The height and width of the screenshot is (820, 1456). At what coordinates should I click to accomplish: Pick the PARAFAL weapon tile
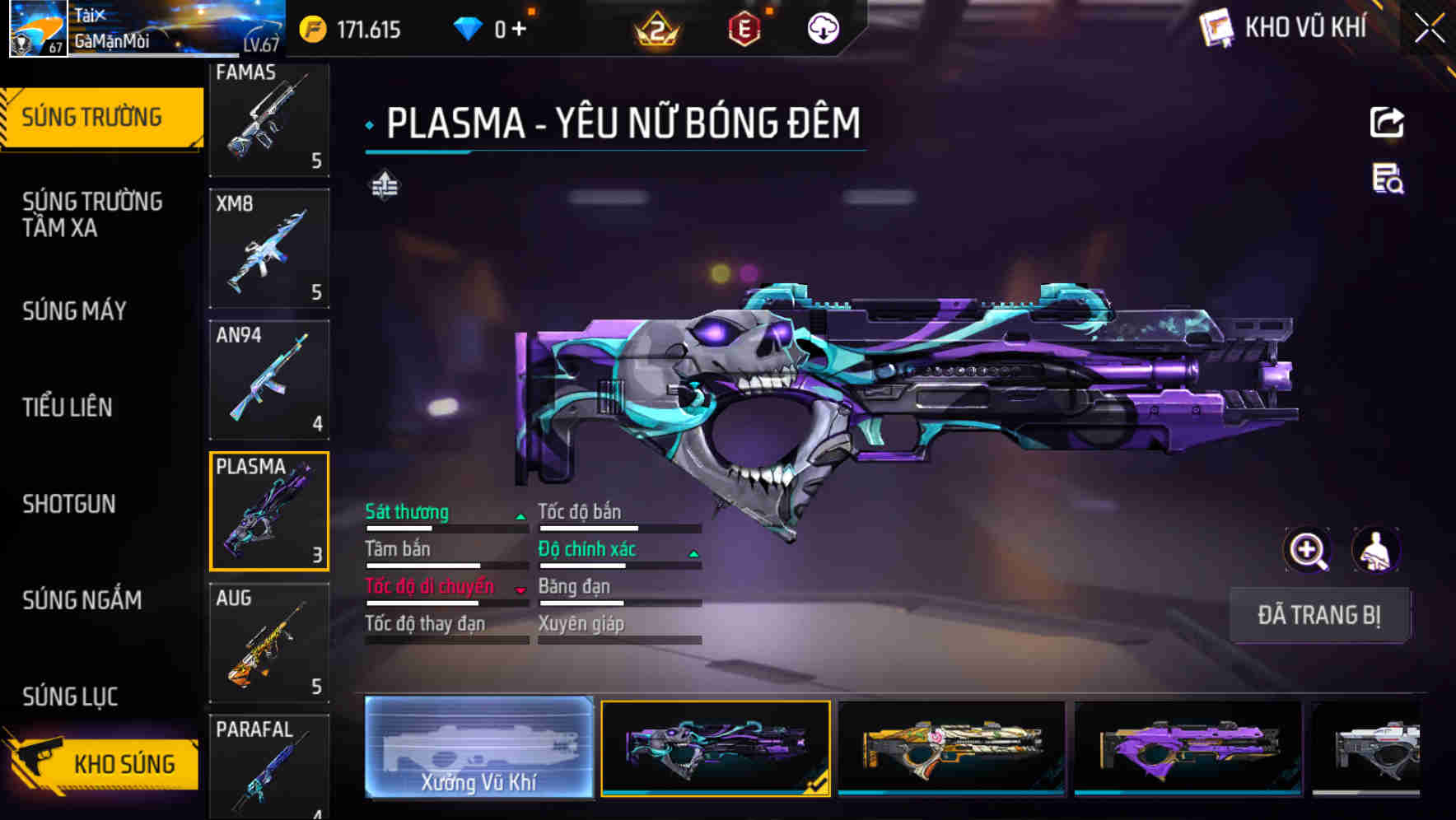pyautogui.click(x=269, y=766)
